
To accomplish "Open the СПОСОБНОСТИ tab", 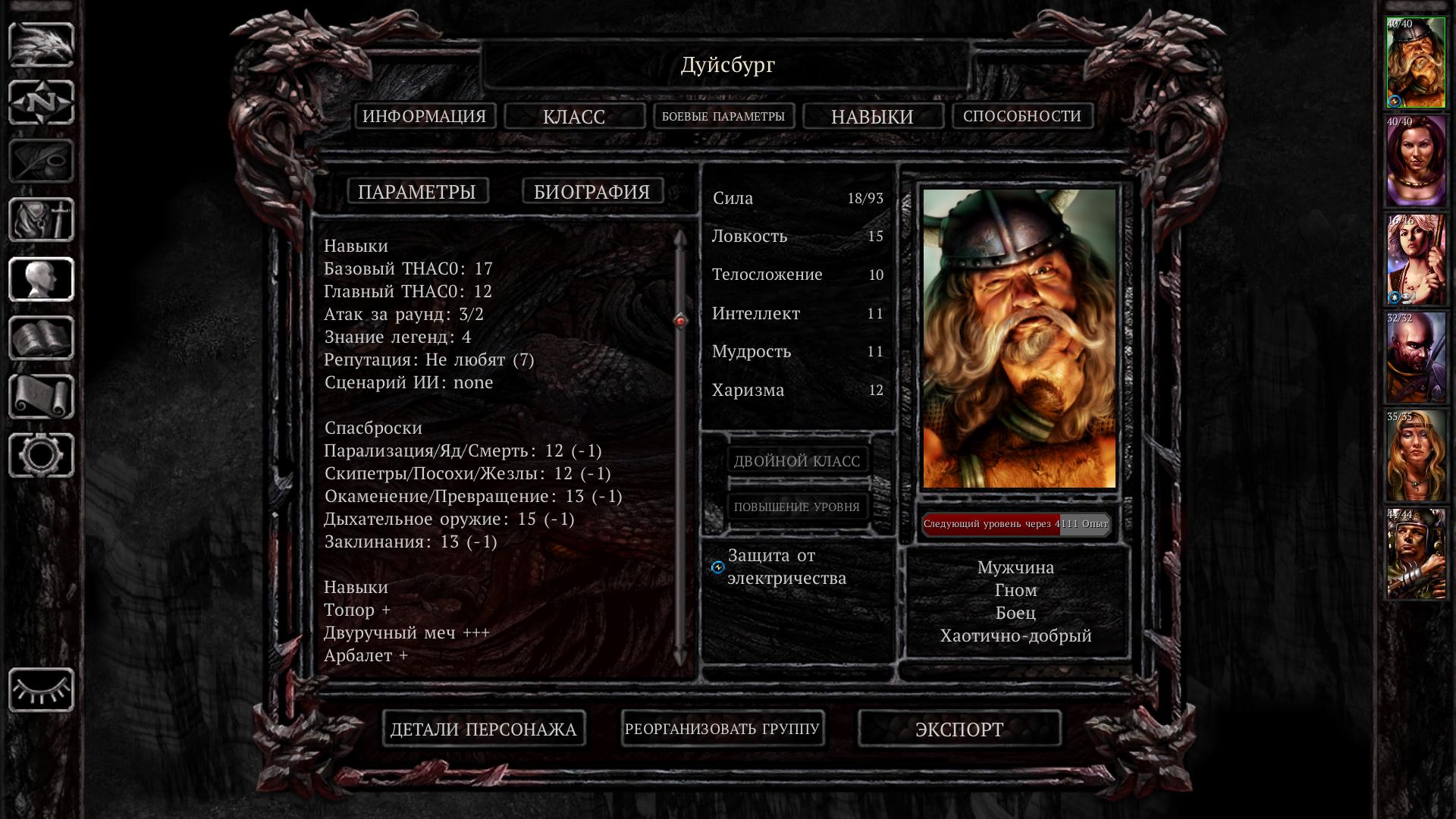I will tap(1022, 116).
